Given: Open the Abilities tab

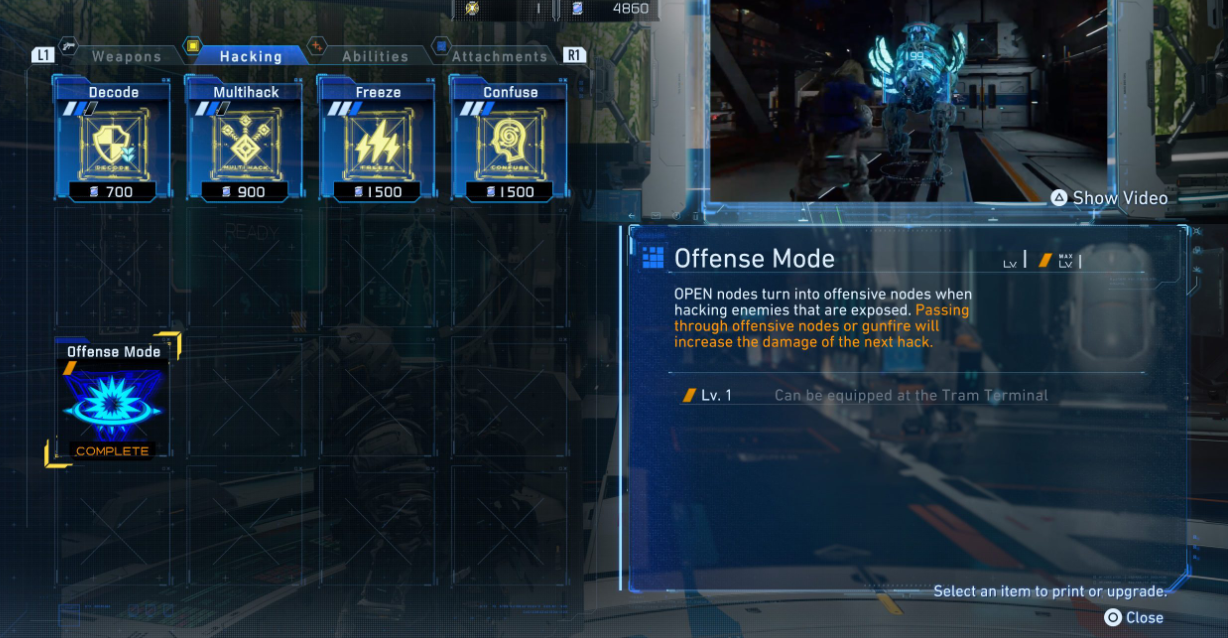Looking at the screenshot, I should click(374, 56).
